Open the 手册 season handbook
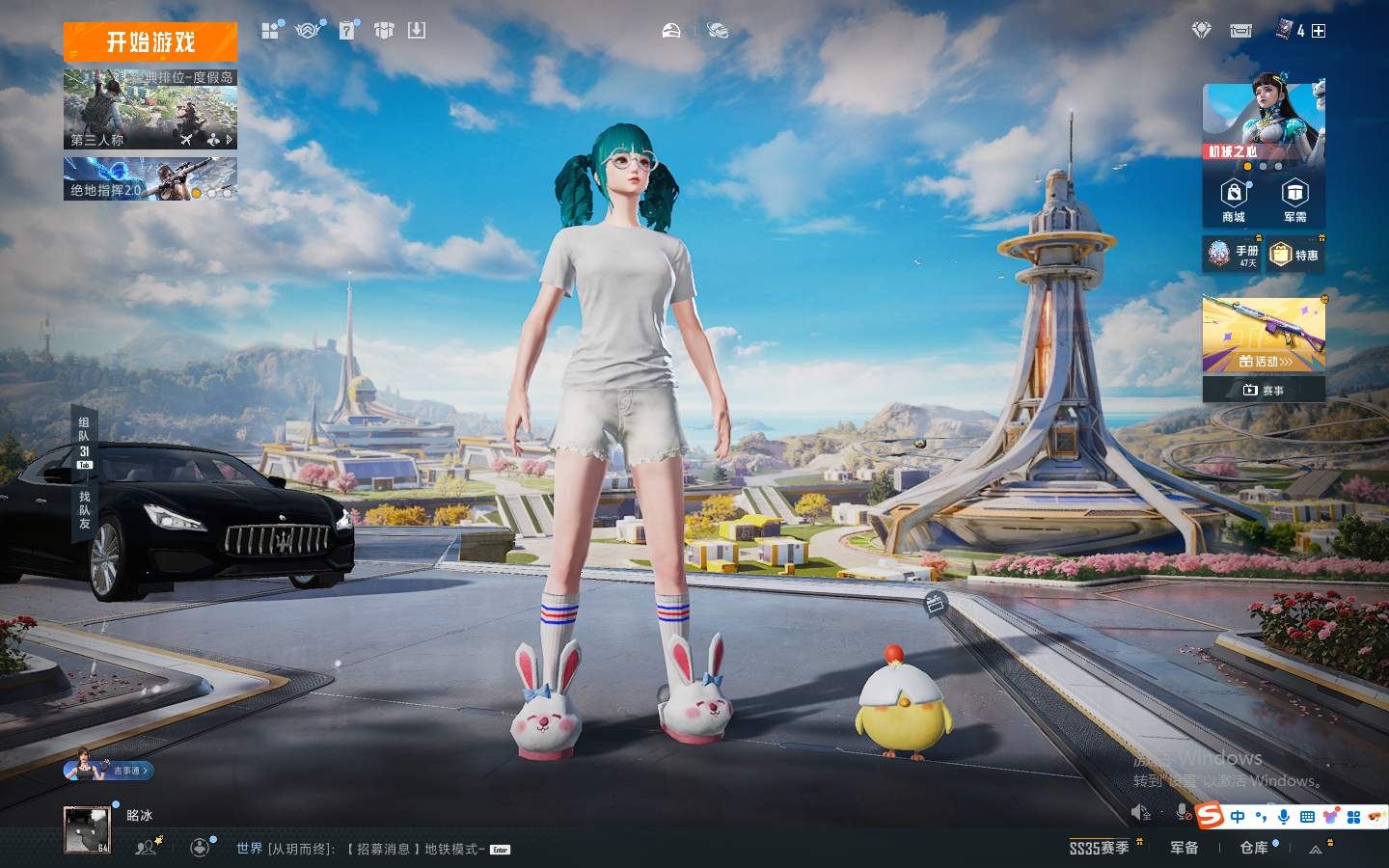1389x868 pixels. click(1233, 255)
